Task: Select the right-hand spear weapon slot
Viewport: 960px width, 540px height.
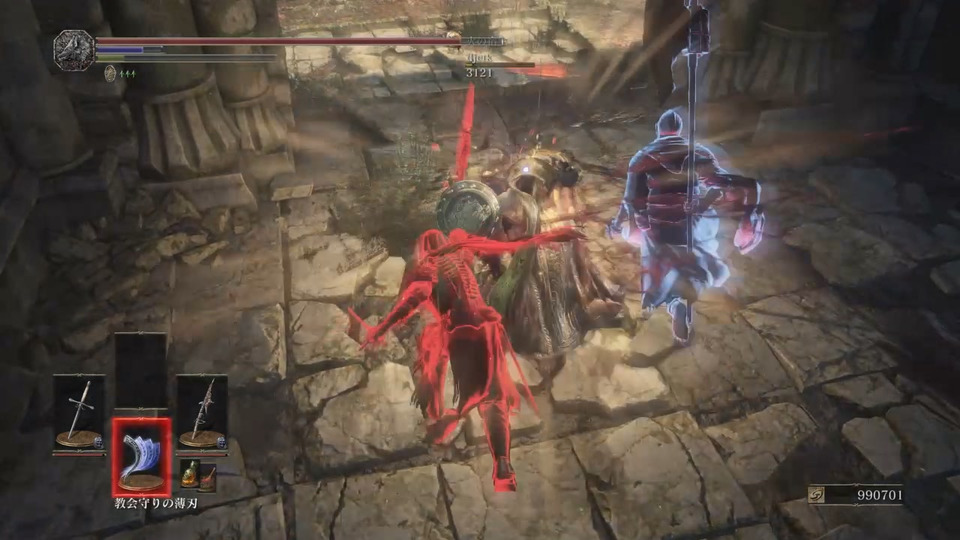Action: tap(202, 412)
